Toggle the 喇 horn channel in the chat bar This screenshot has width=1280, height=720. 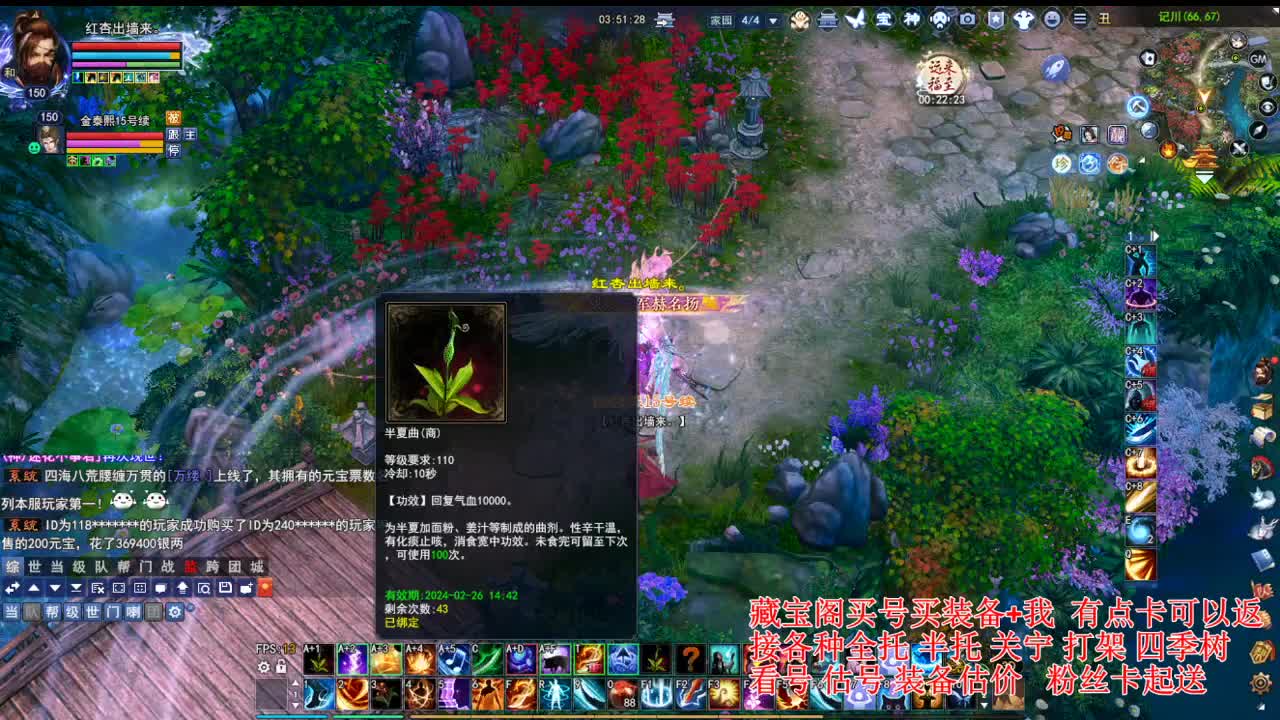coord(134,612)
